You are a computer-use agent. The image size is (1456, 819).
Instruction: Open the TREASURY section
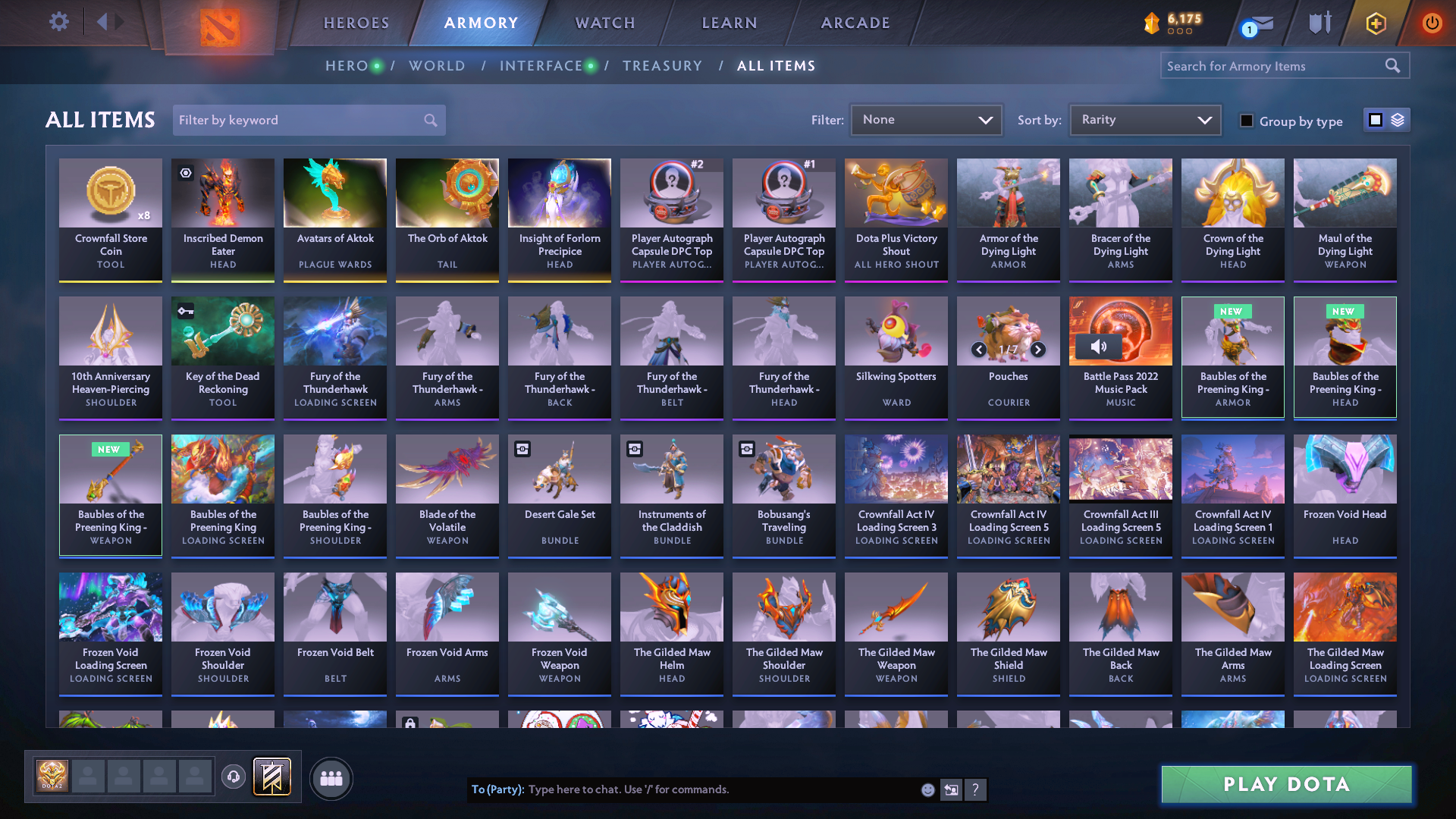click(x=662, y=66)
